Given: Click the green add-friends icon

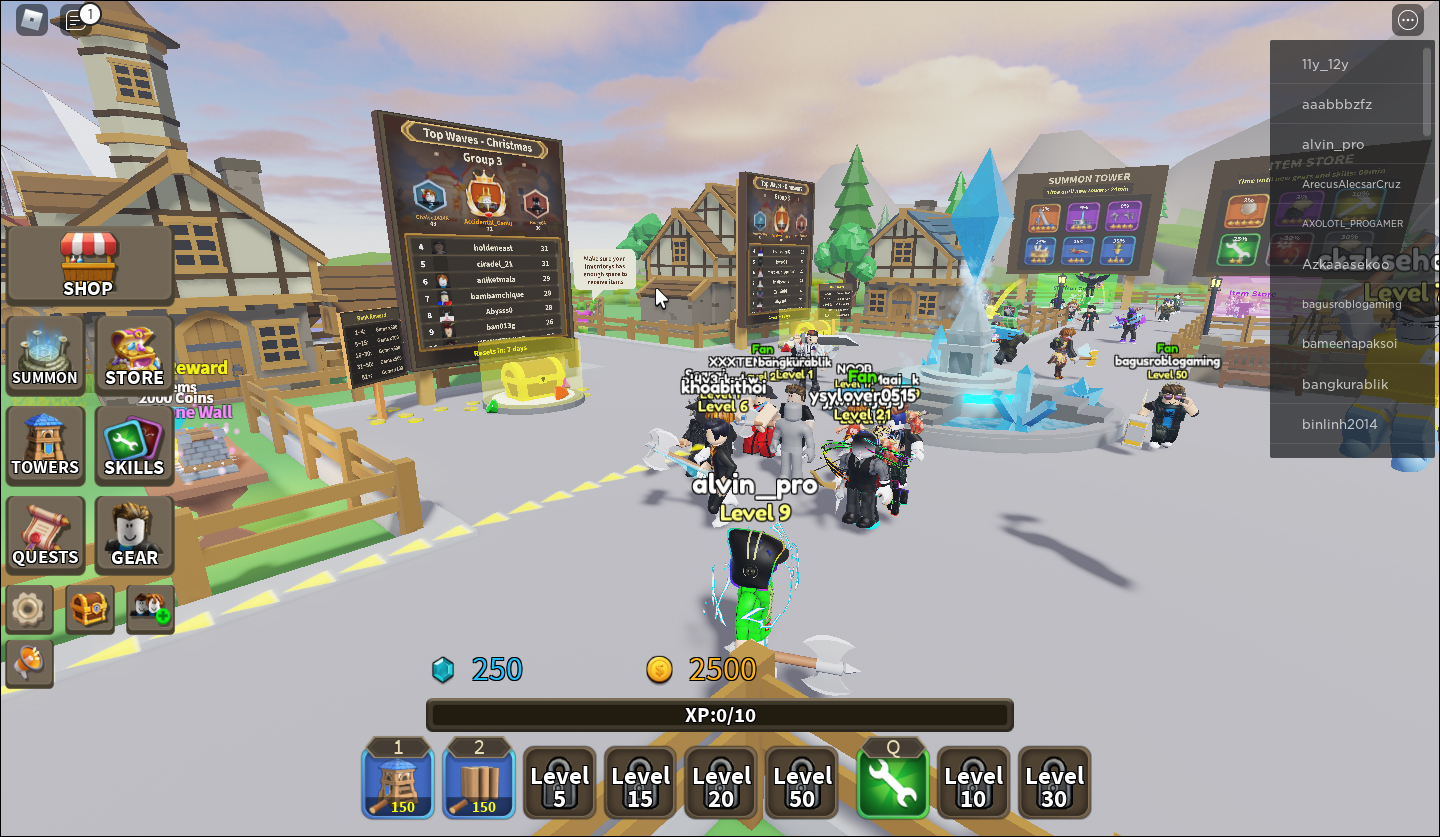Looking at the screenshot, I should 149,608.
